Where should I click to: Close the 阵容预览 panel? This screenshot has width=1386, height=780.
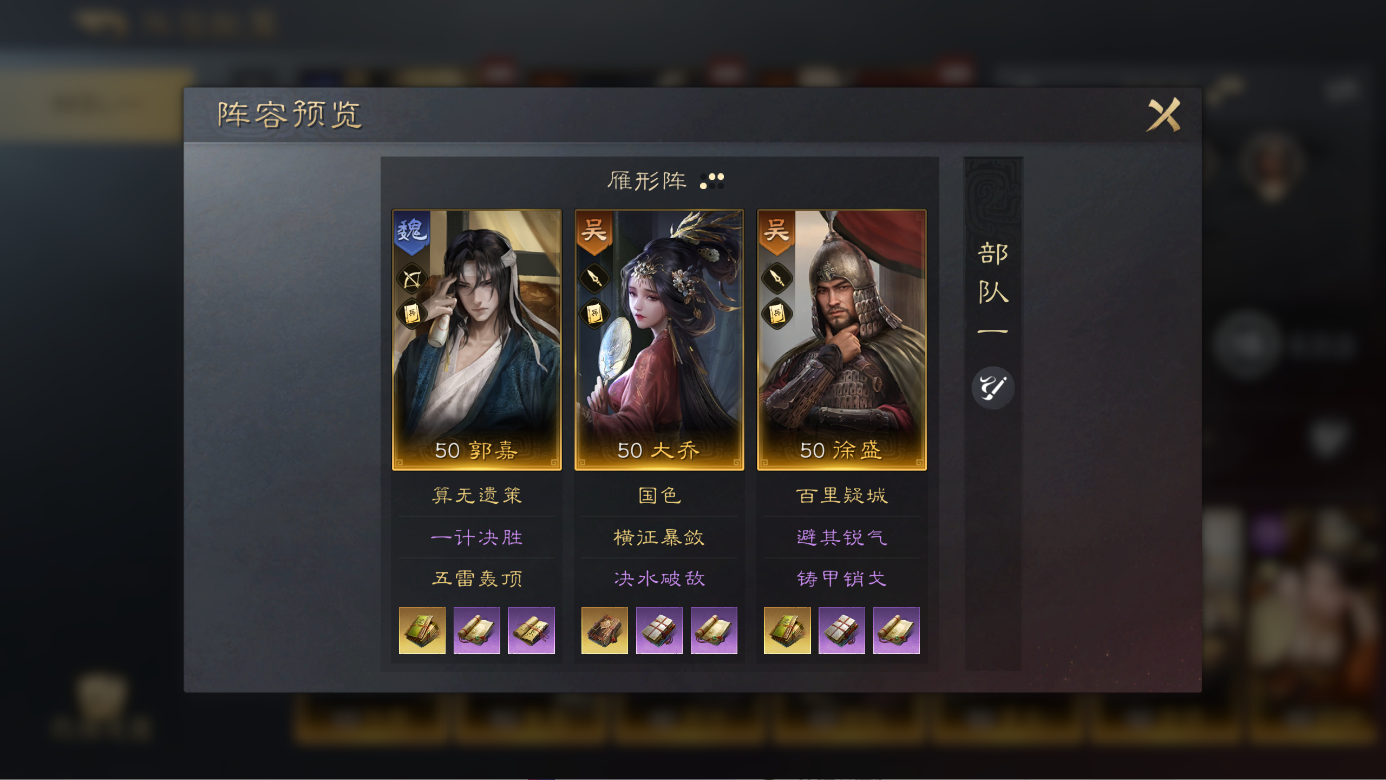1165,116
